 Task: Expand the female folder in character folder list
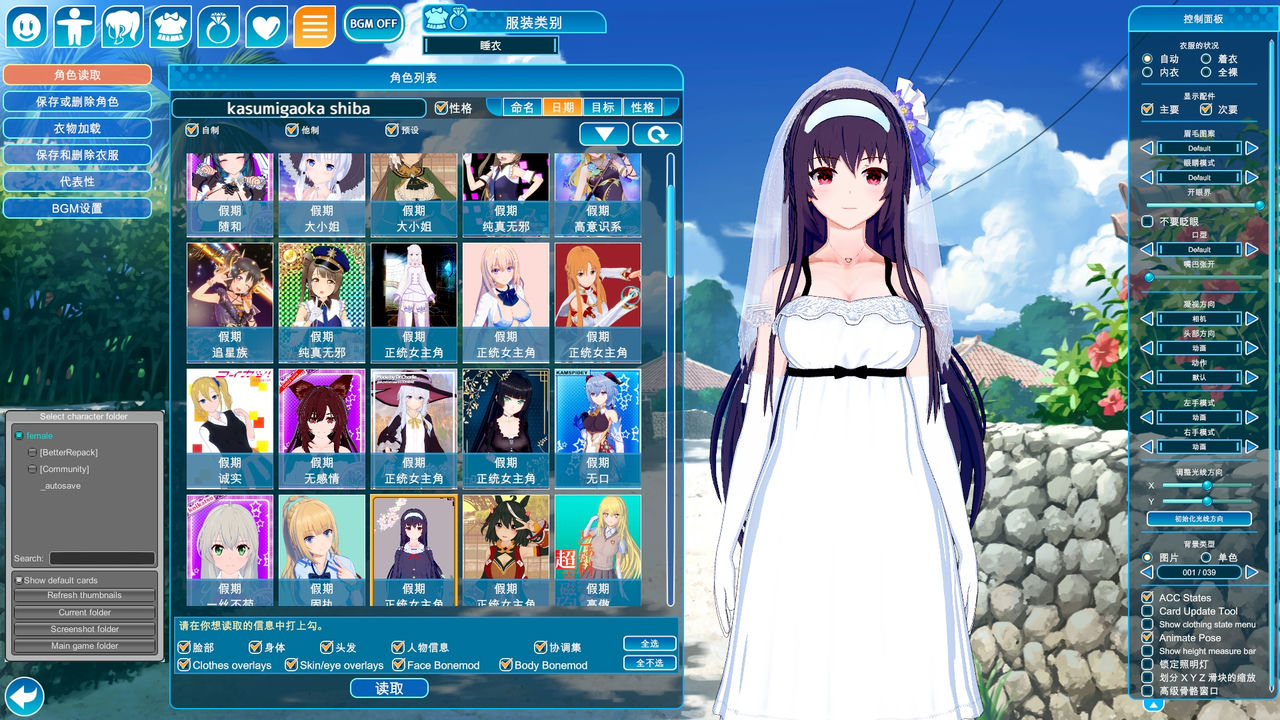point(18,435)
